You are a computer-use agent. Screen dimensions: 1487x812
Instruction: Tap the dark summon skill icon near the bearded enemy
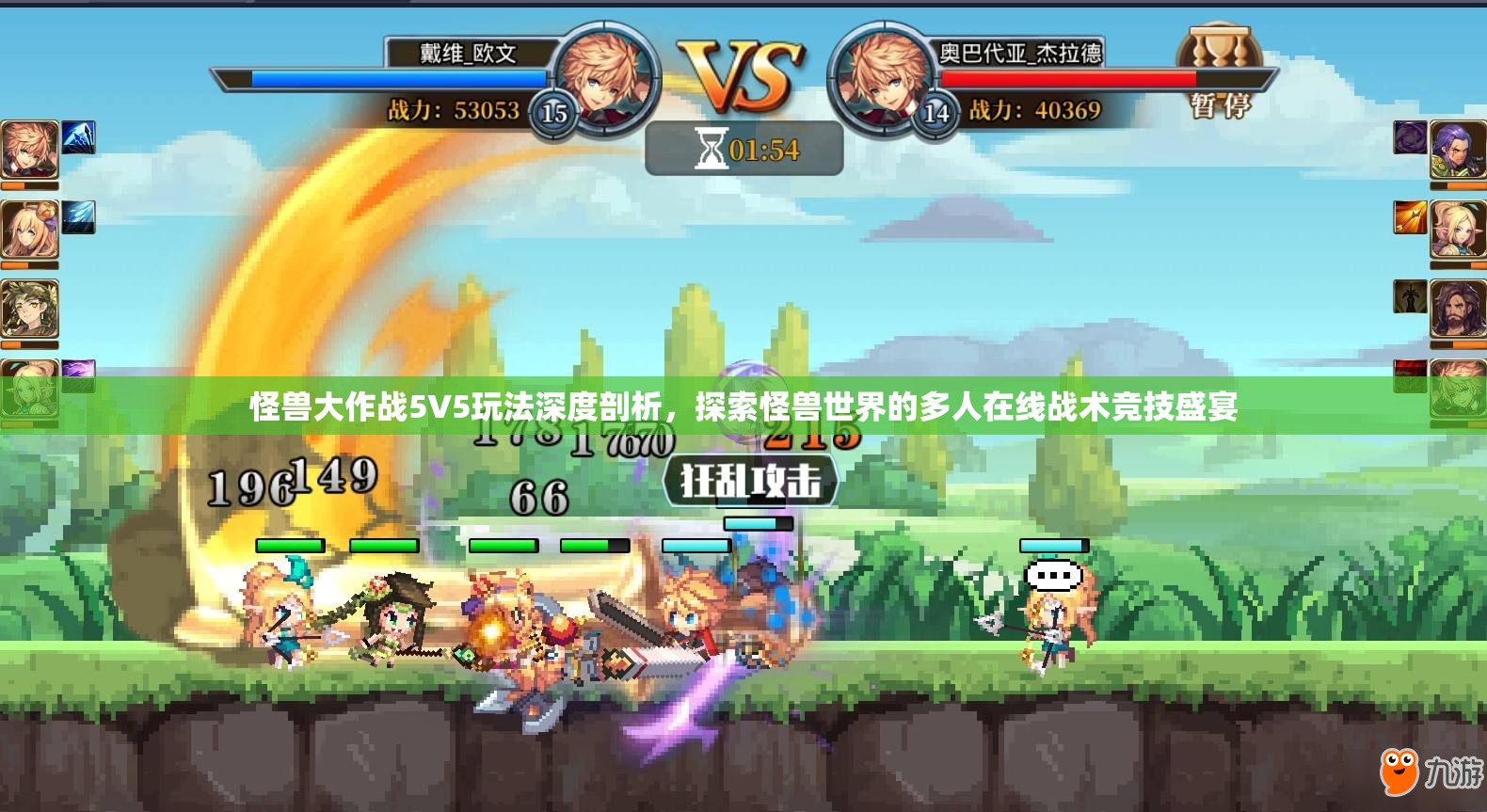click(x=1408, y=298)
